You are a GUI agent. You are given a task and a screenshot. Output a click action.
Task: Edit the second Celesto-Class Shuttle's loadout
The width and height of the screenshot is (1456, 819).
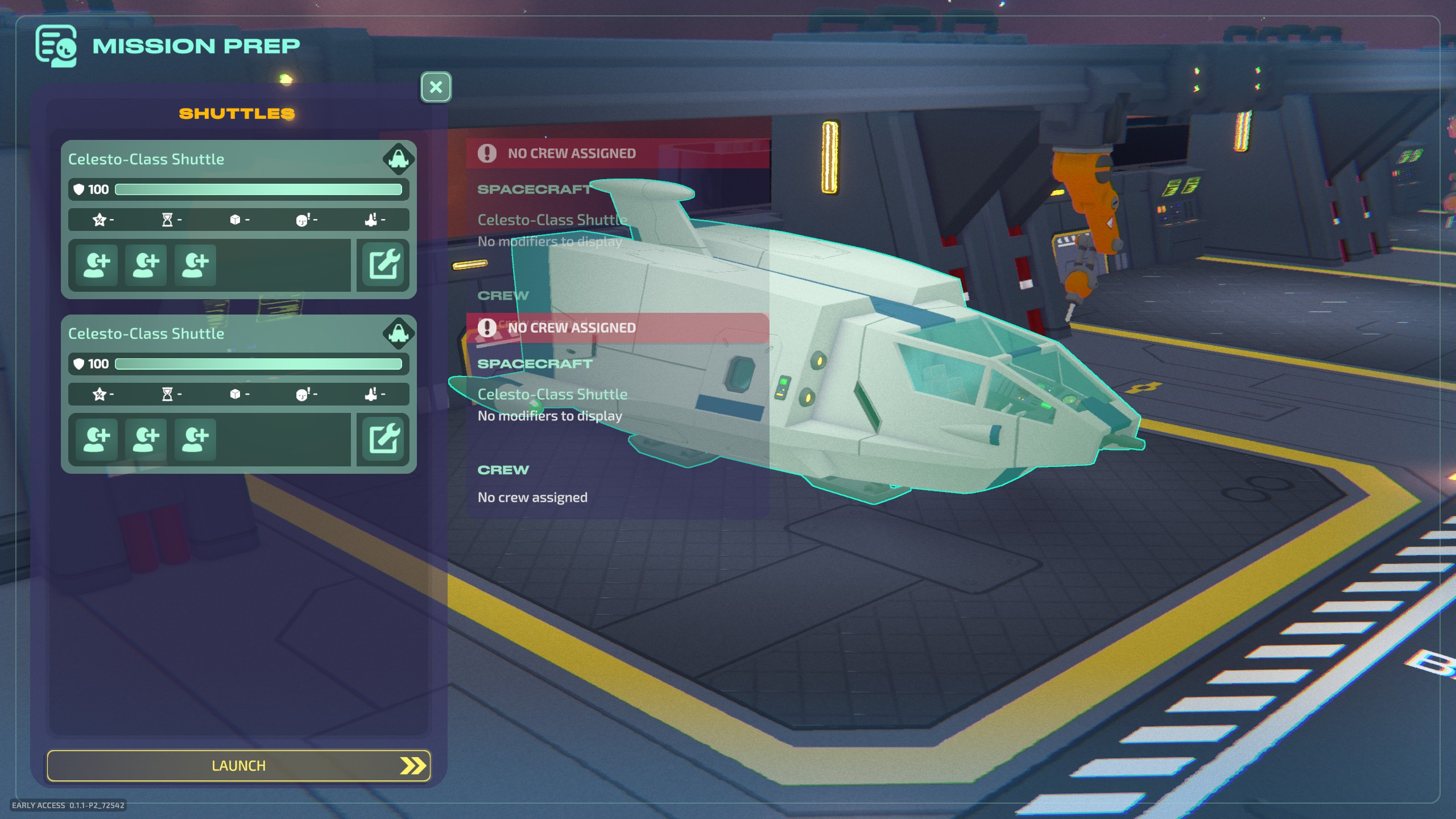(383, 439)
